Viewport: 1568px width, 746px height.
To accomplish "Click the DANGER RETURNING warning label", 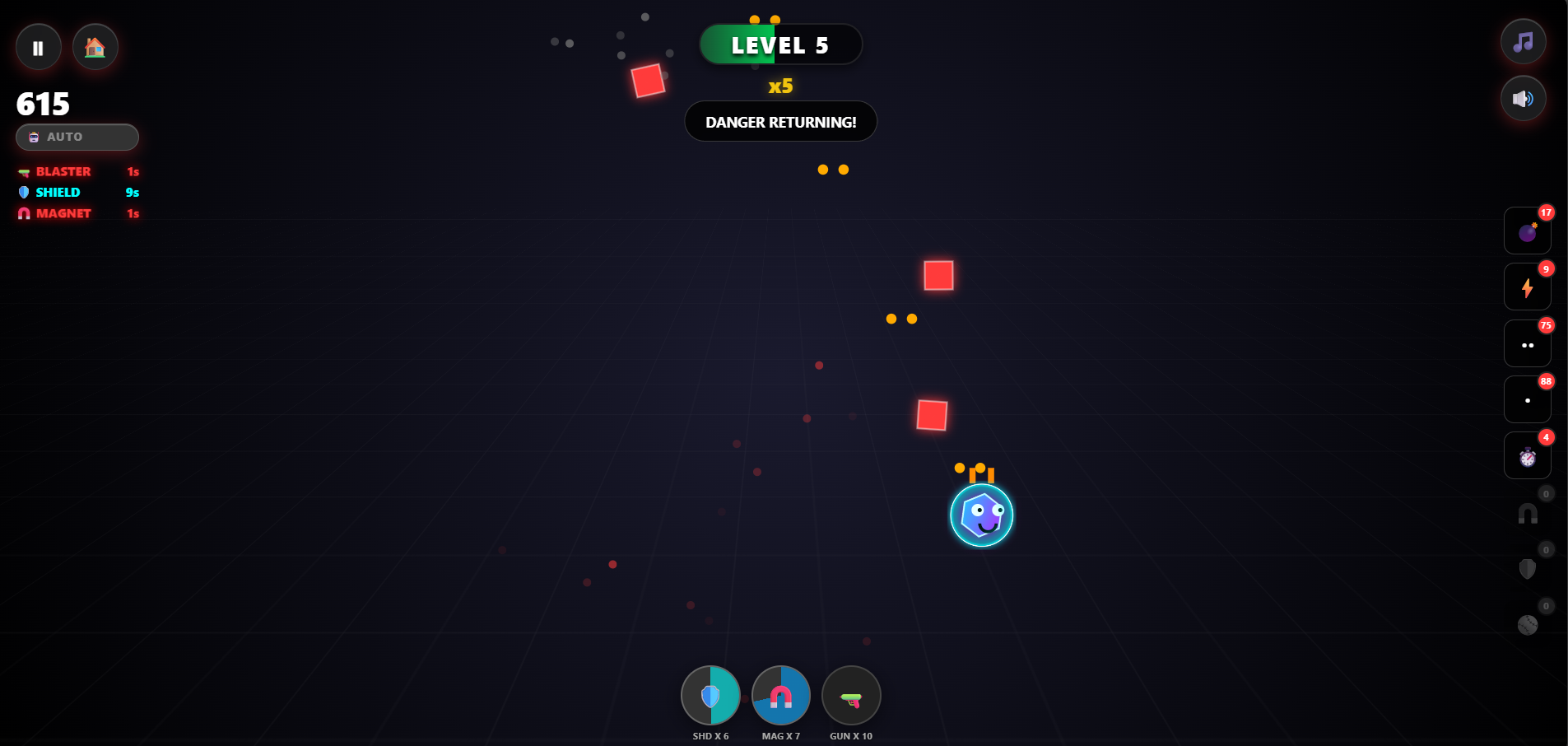I will (780, 121).
